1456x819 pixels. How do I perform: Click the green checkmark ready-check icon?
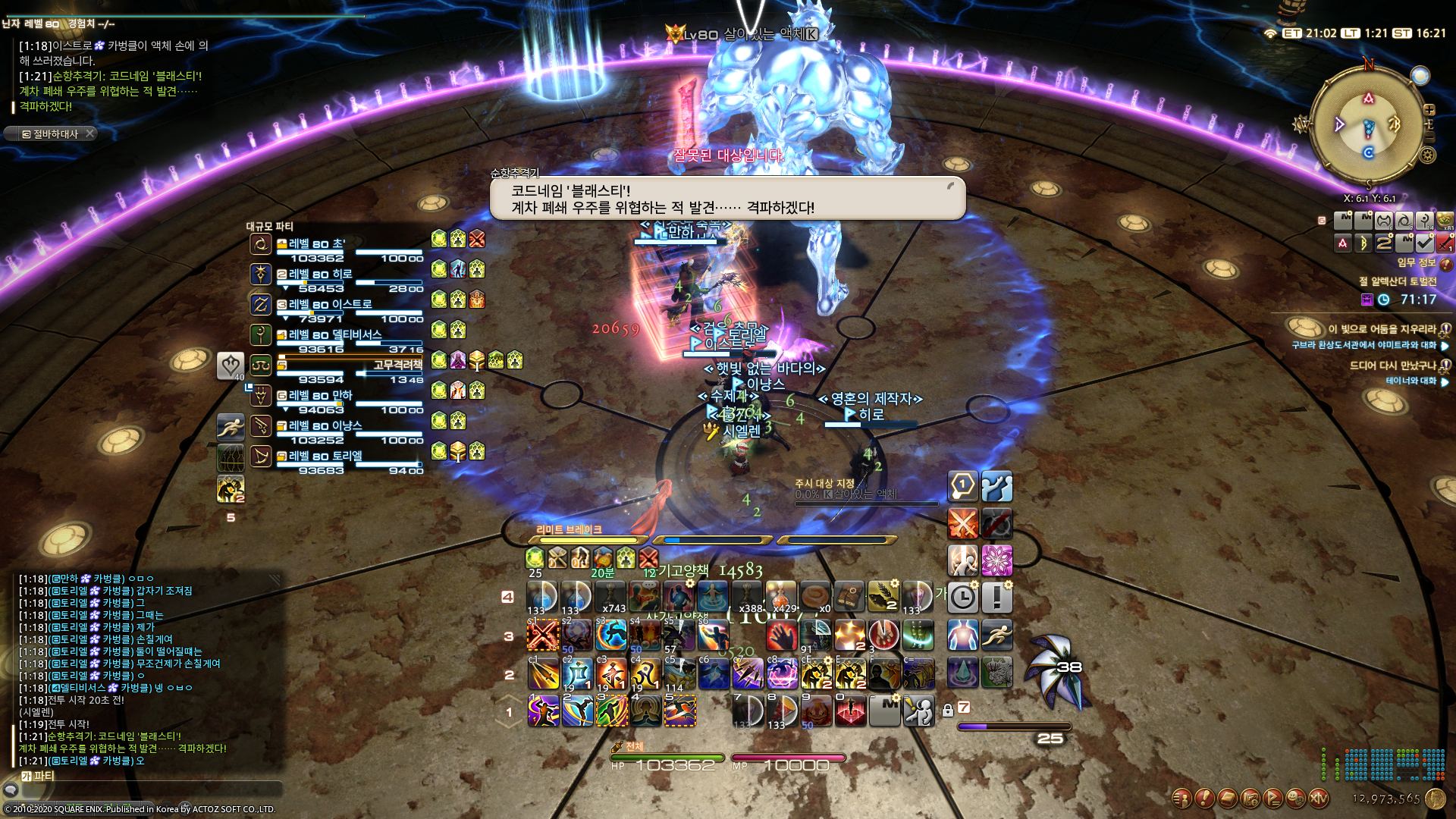pyautogui.click(x=1424, y=243)
